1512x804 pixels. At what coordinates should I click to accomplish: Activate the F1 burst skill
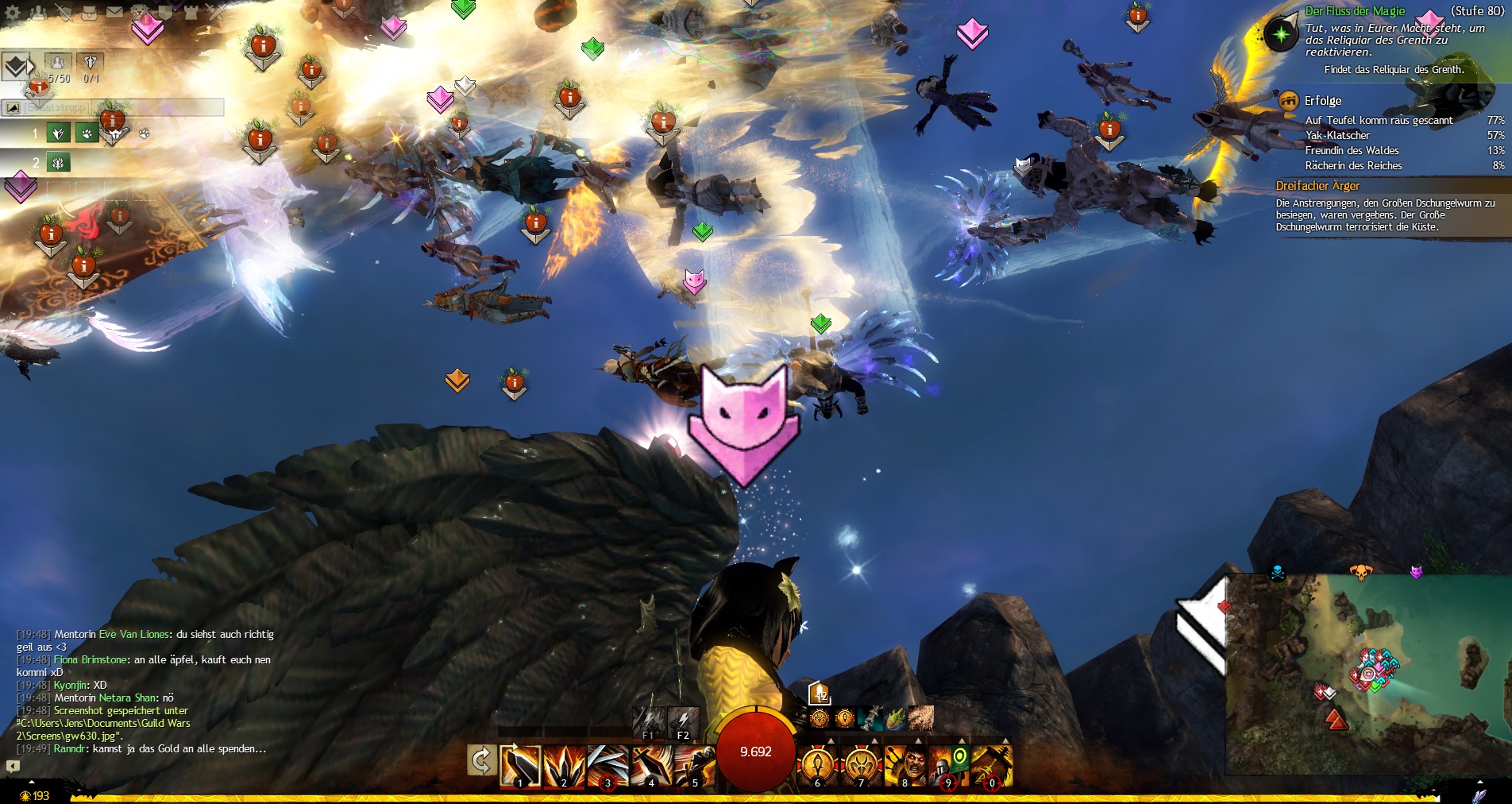click(648, 723)
